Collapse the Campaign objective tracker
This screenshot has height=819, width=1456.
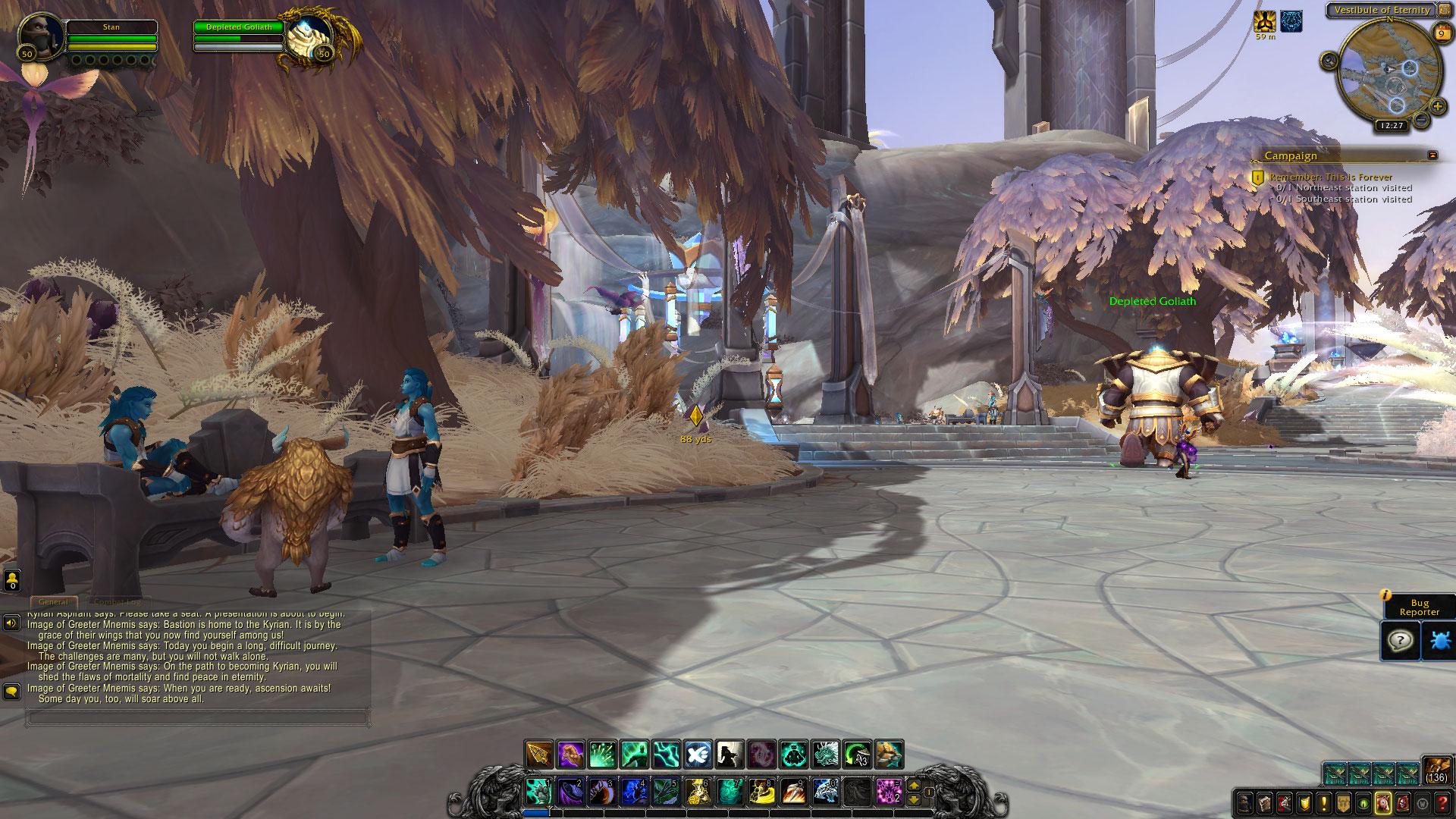(1432, 155)
